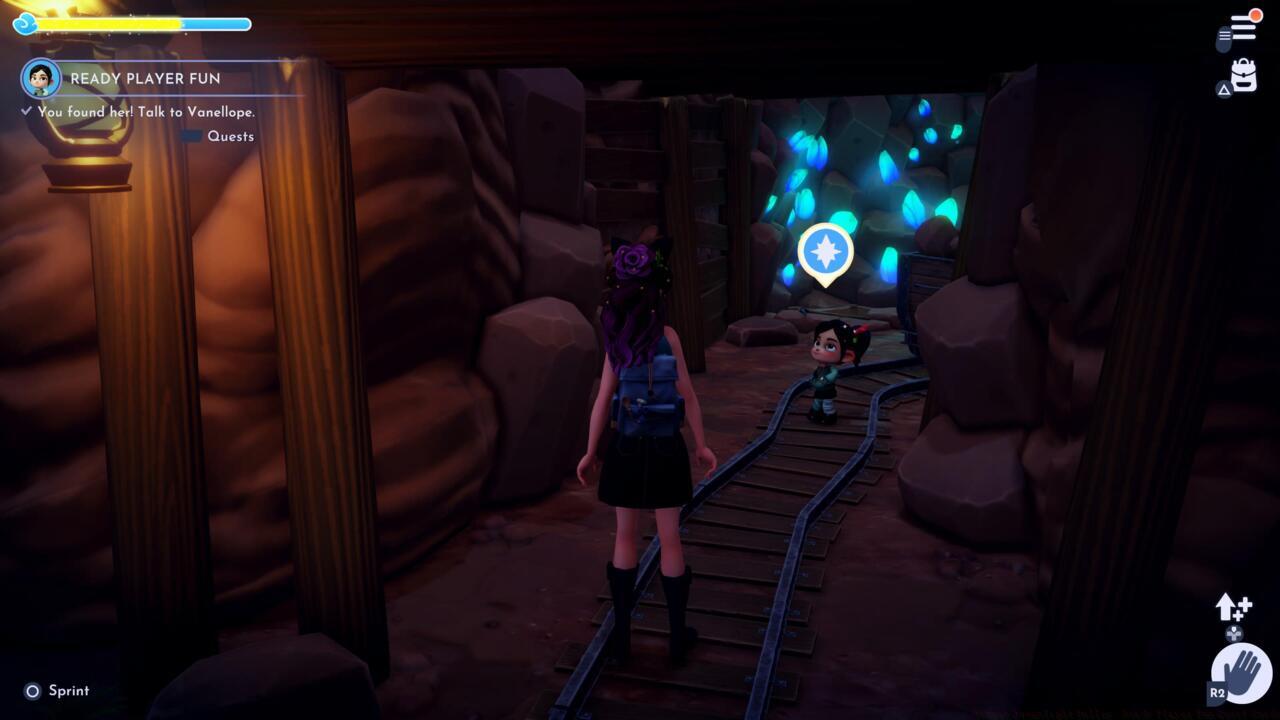Open the Quests tab
Viewport: 1280px width, 720px height.
point(230,136)
